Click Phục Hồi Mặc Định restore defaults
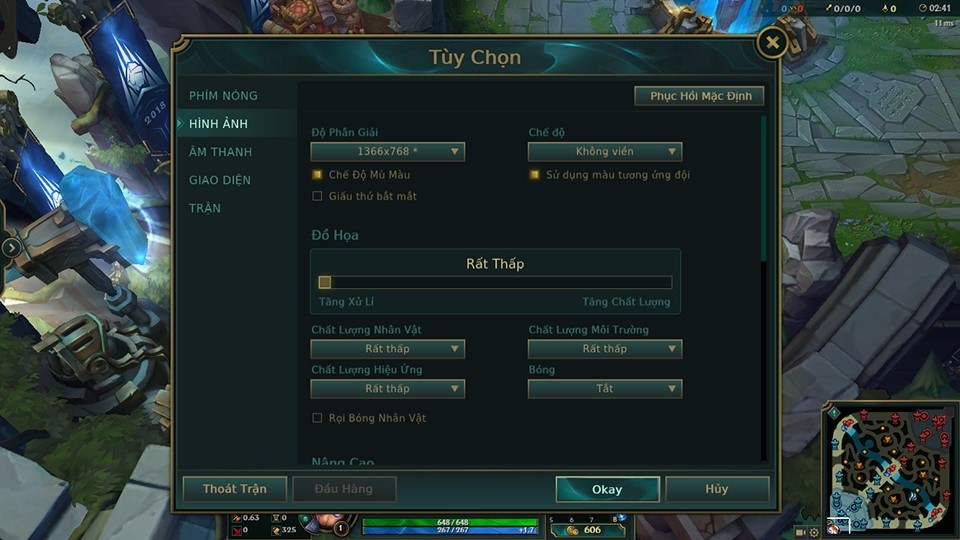This screenshot has width=960, height=540. tap(700, 96)
